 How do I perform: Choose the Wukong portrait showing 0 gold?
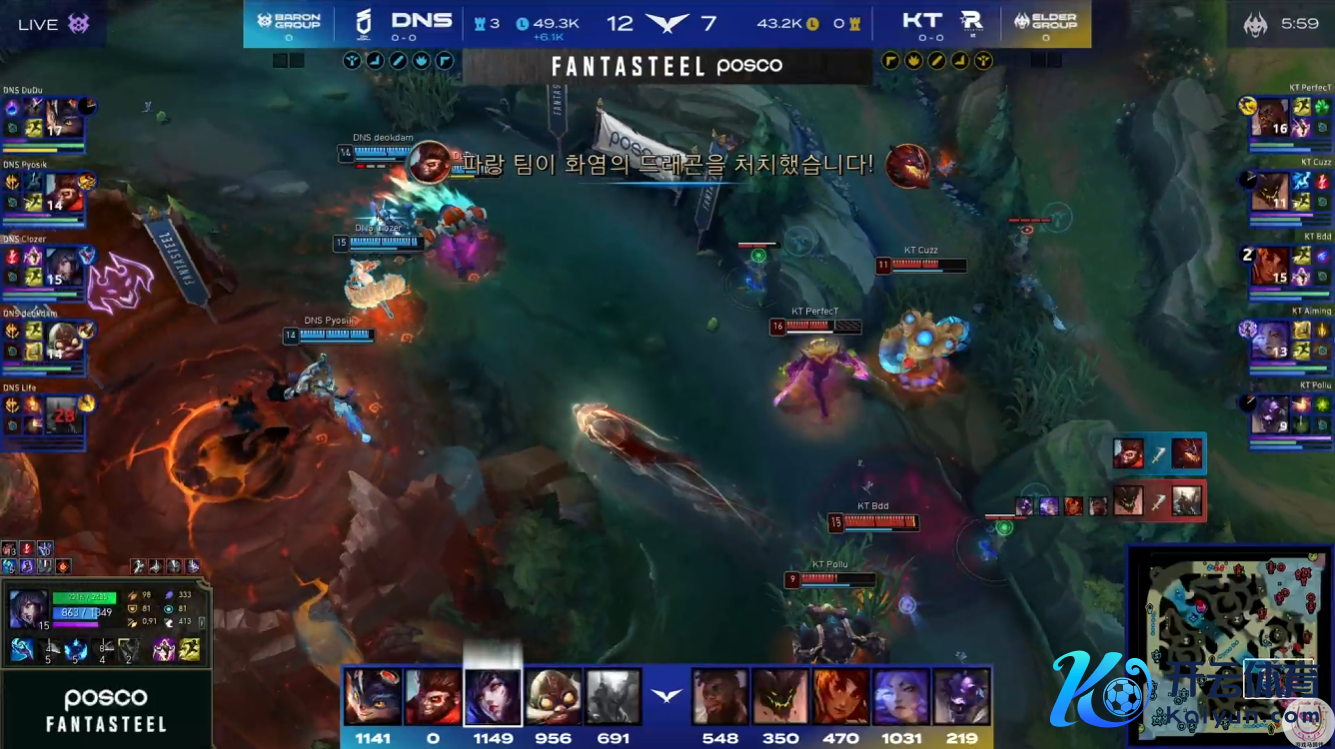coord(432,697)
